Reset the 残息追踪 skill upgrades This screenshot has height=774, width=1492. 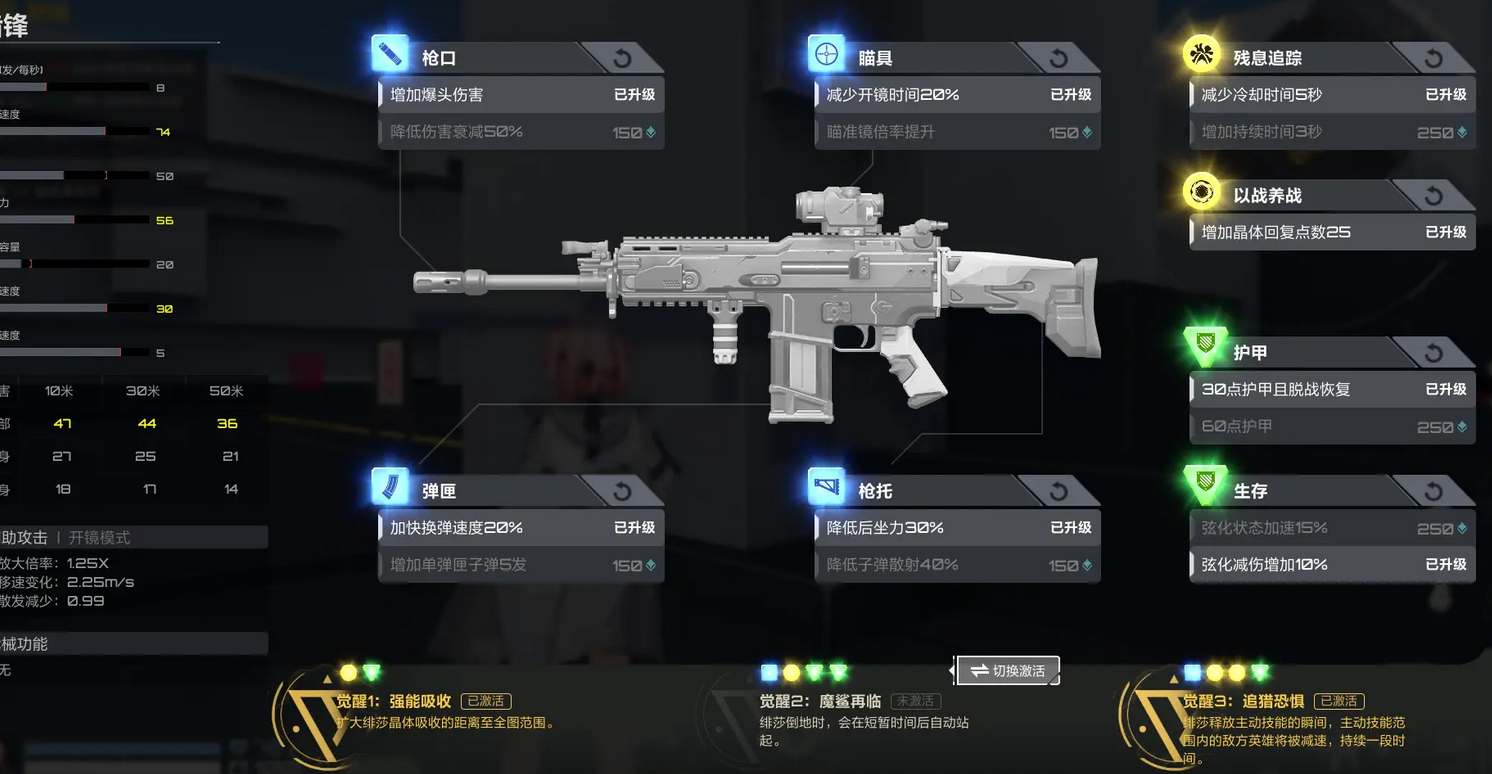(1433, 58)
